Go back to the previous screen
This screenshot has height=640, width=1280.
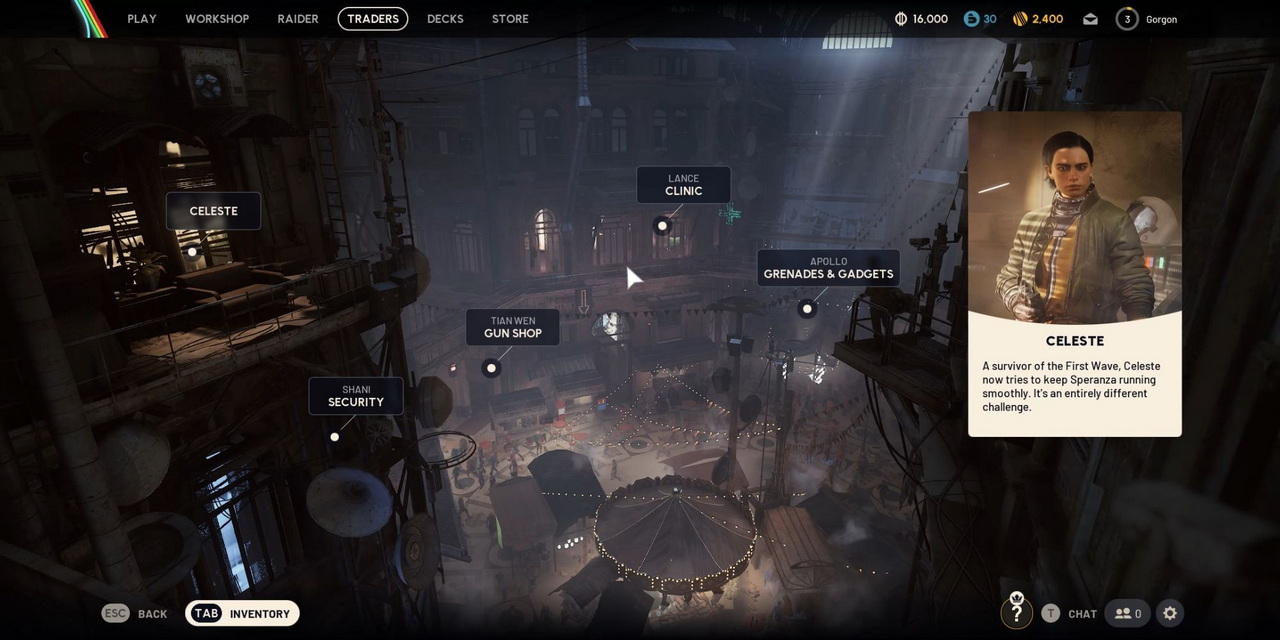(x=135, y=614)
